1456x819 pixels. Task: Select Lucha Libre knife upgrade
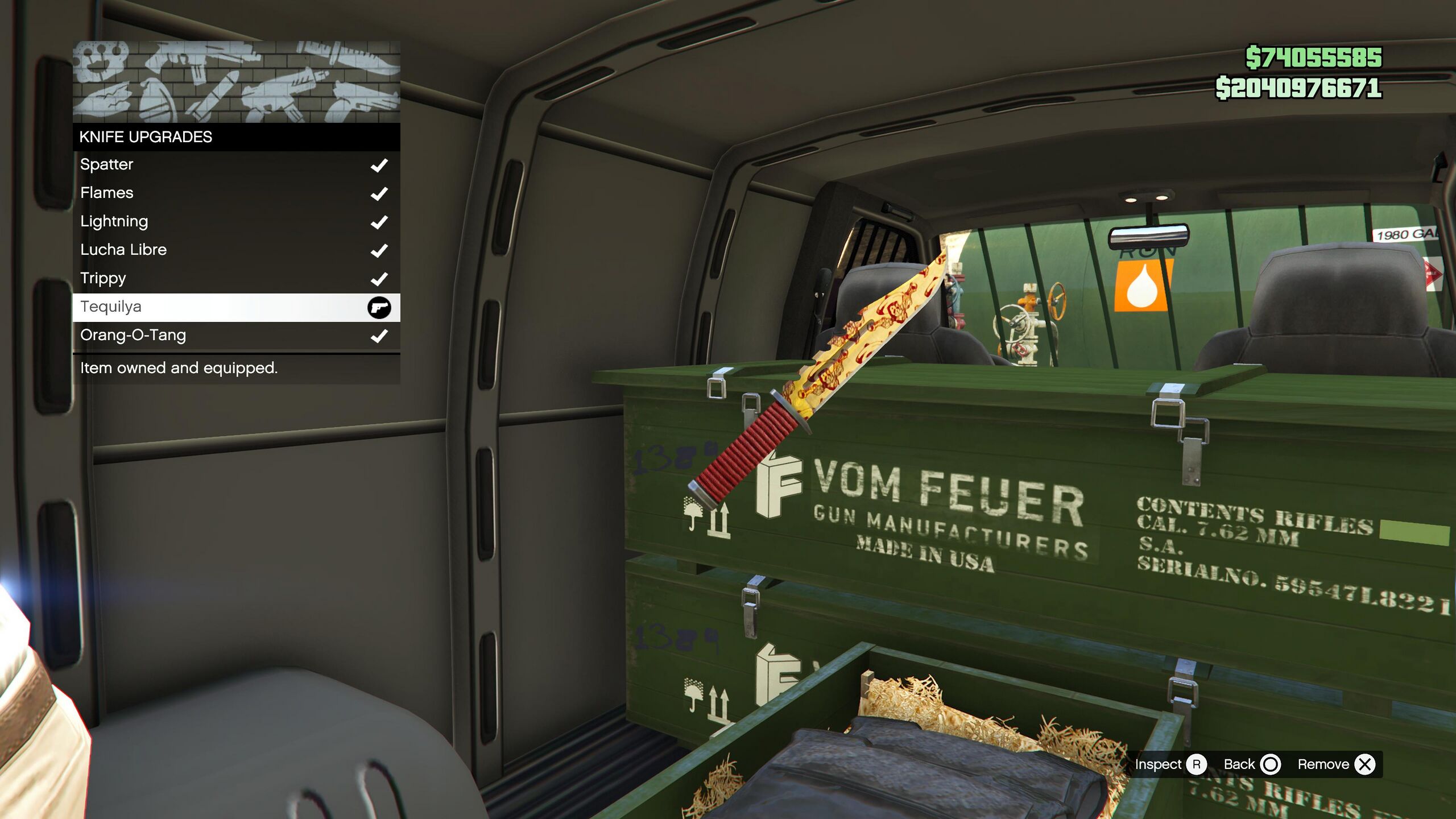pos(236,250)
